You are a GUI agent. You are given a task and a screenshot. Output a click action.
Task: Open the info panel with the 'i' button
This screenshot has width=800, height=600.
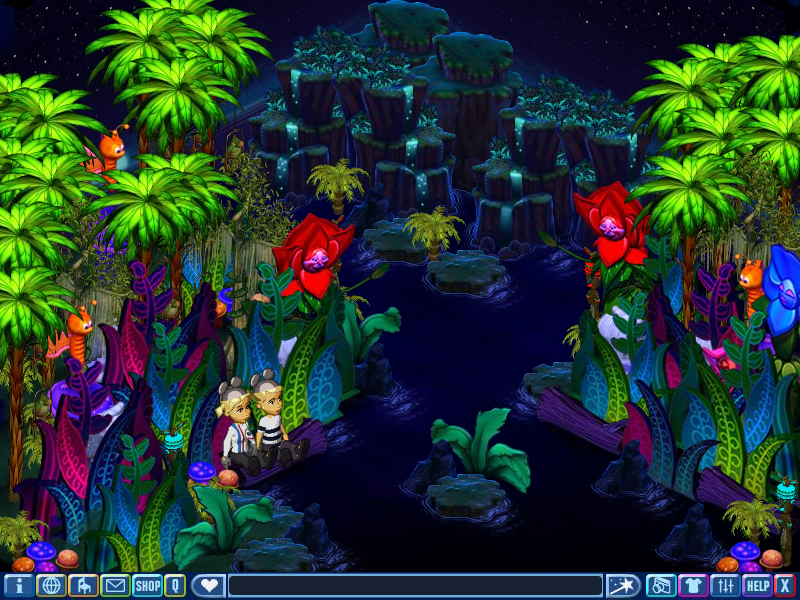(x=19, y=586)
